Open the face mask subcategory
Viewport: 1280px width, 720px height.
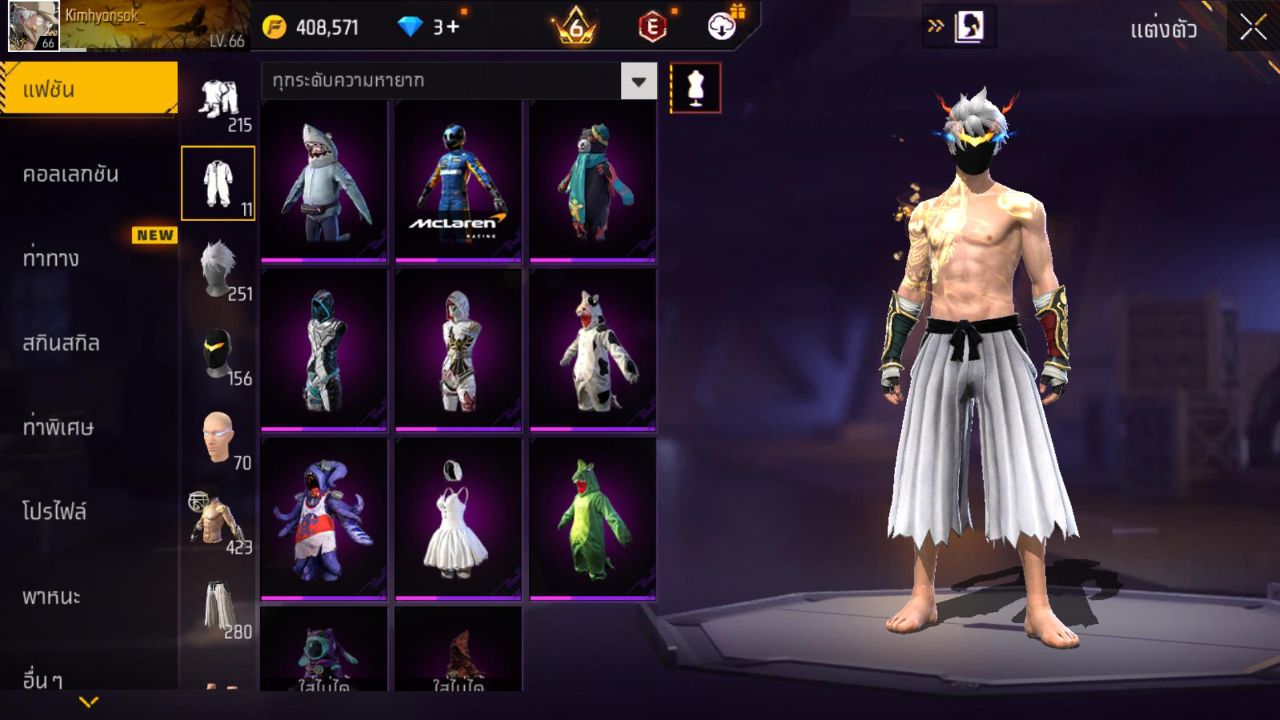click(217, 353)
